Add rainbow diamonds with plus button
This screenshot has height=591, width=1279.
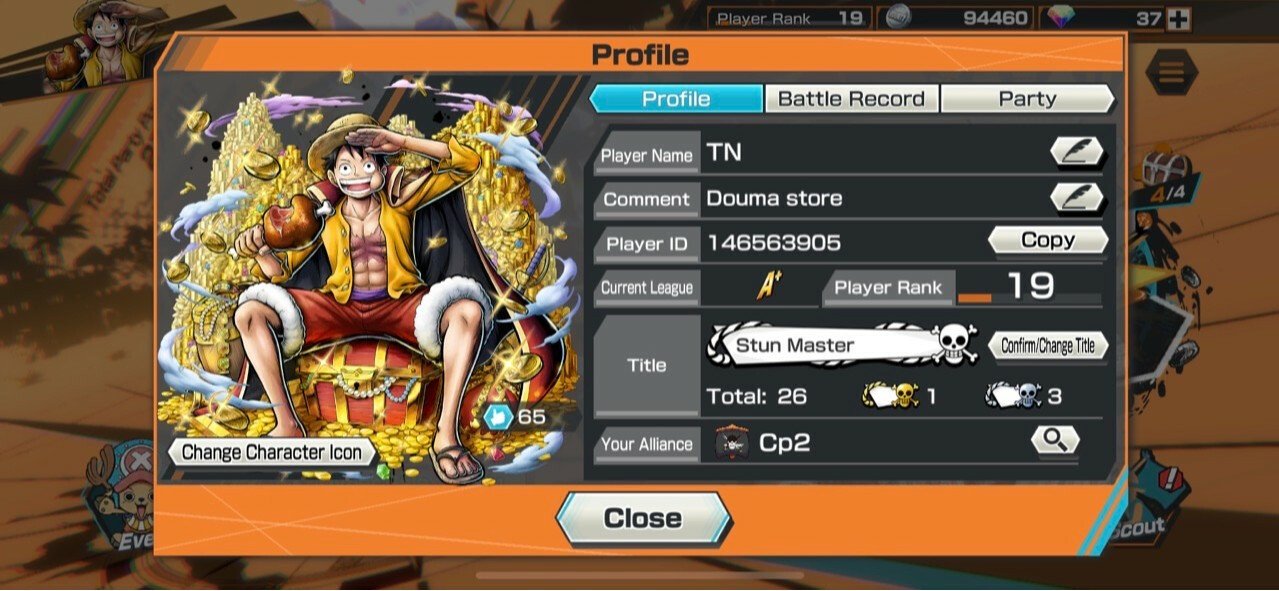[x=1180, y=19]
